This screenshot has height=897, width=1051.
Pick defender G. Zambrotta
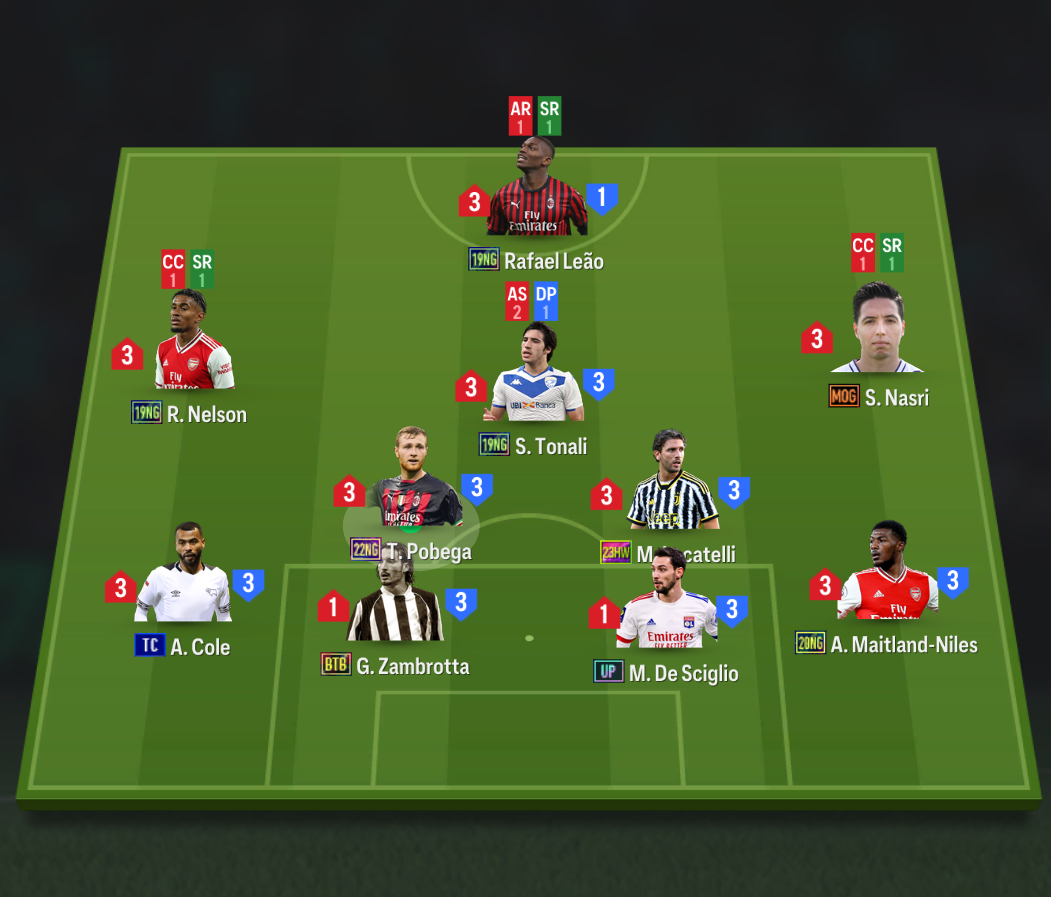coord(394,603)
